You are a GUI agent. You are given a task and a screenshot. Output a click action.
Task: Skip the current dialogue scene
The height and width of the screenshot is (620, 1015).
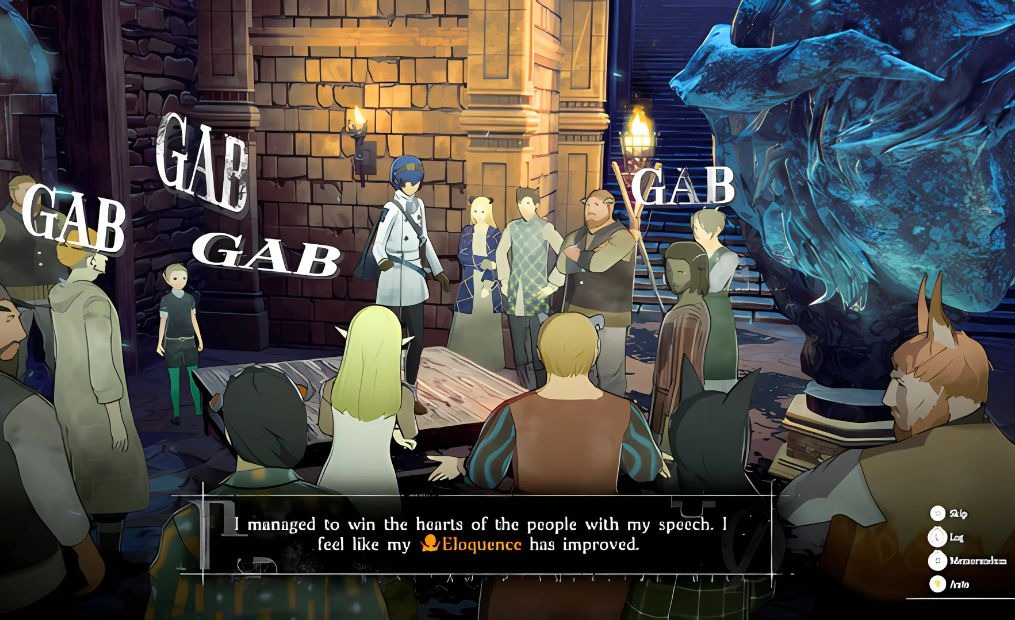coord(938,513)
